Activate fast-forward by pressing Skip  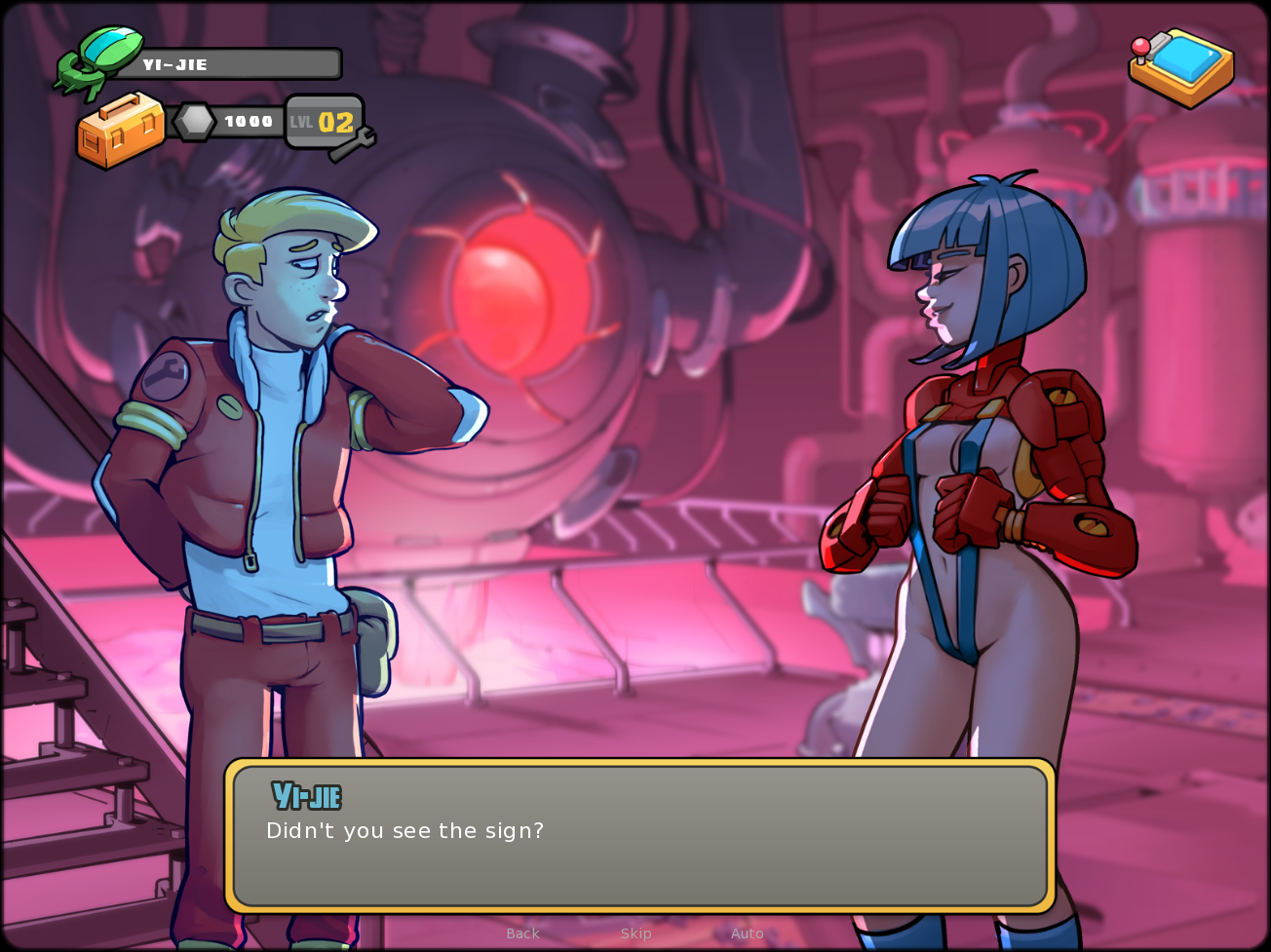click(x=636, y=933)
